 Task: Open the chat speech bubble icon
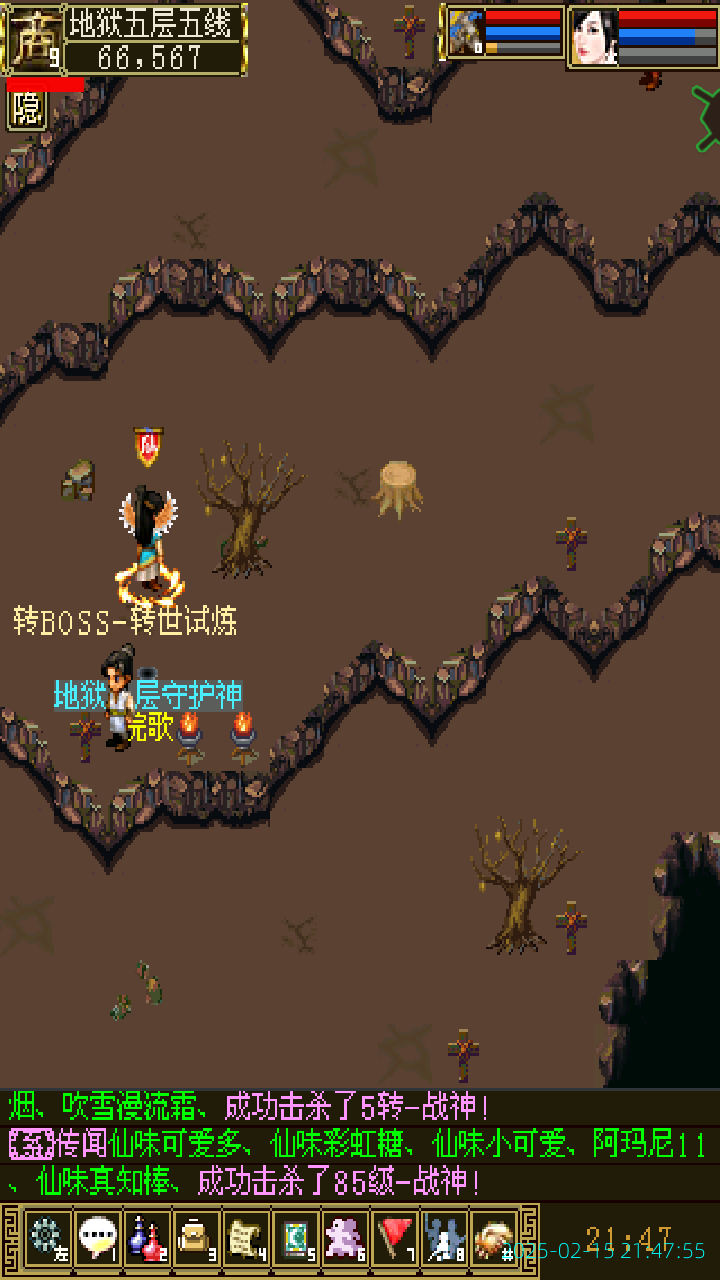pos(97,1238)
